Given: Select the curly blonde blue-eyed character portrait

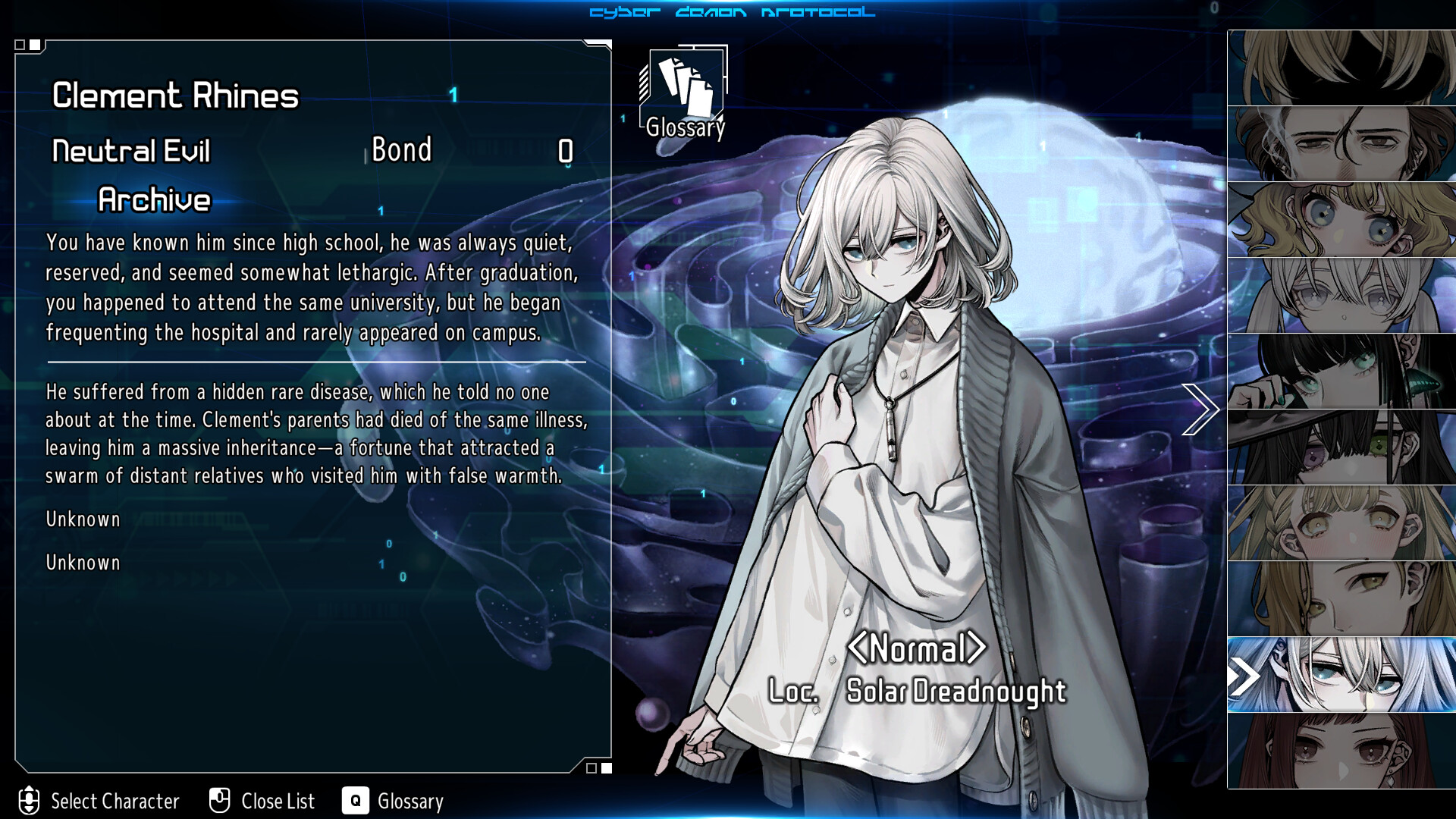Looking at the screenshot, I should [1341, 220].
